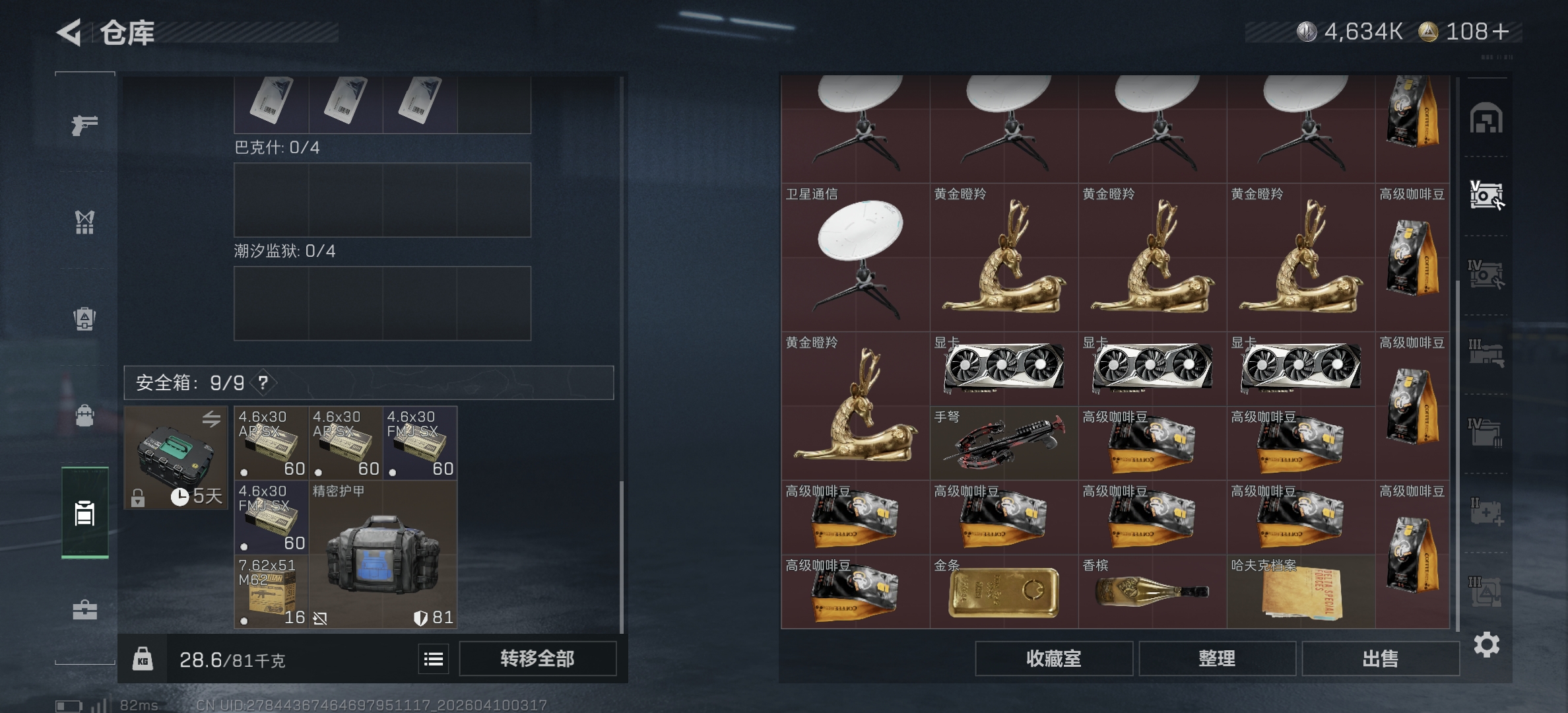Open the hangar icon at top right sidebar
The height and width of the screenshot is (713, 1568).
tap(1487, 116)
